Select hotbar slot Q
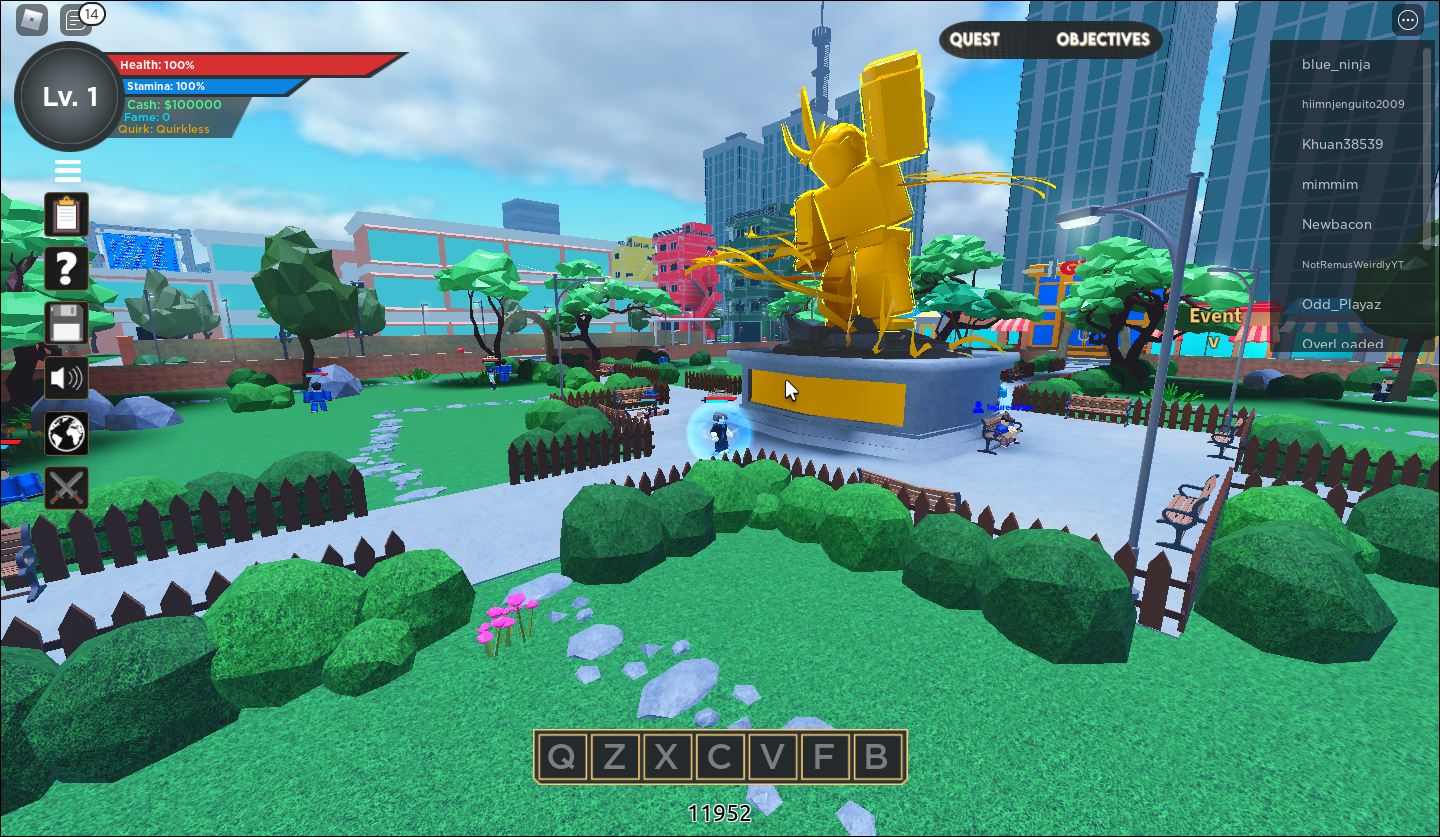1440x837 pixels. (563, 757)
